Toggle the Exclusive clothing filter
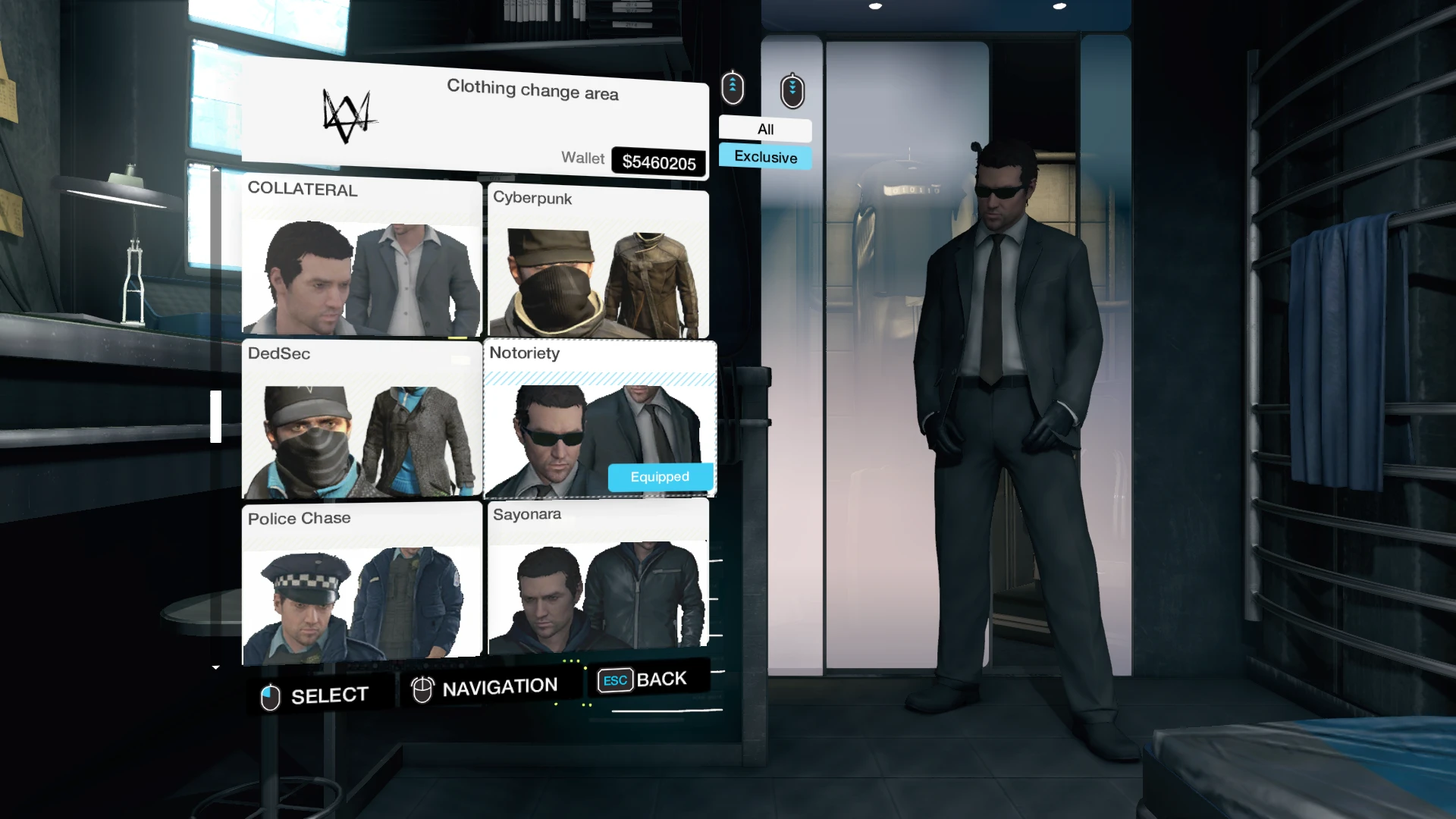Screen dimensions: 1456x819 [764, 157]
